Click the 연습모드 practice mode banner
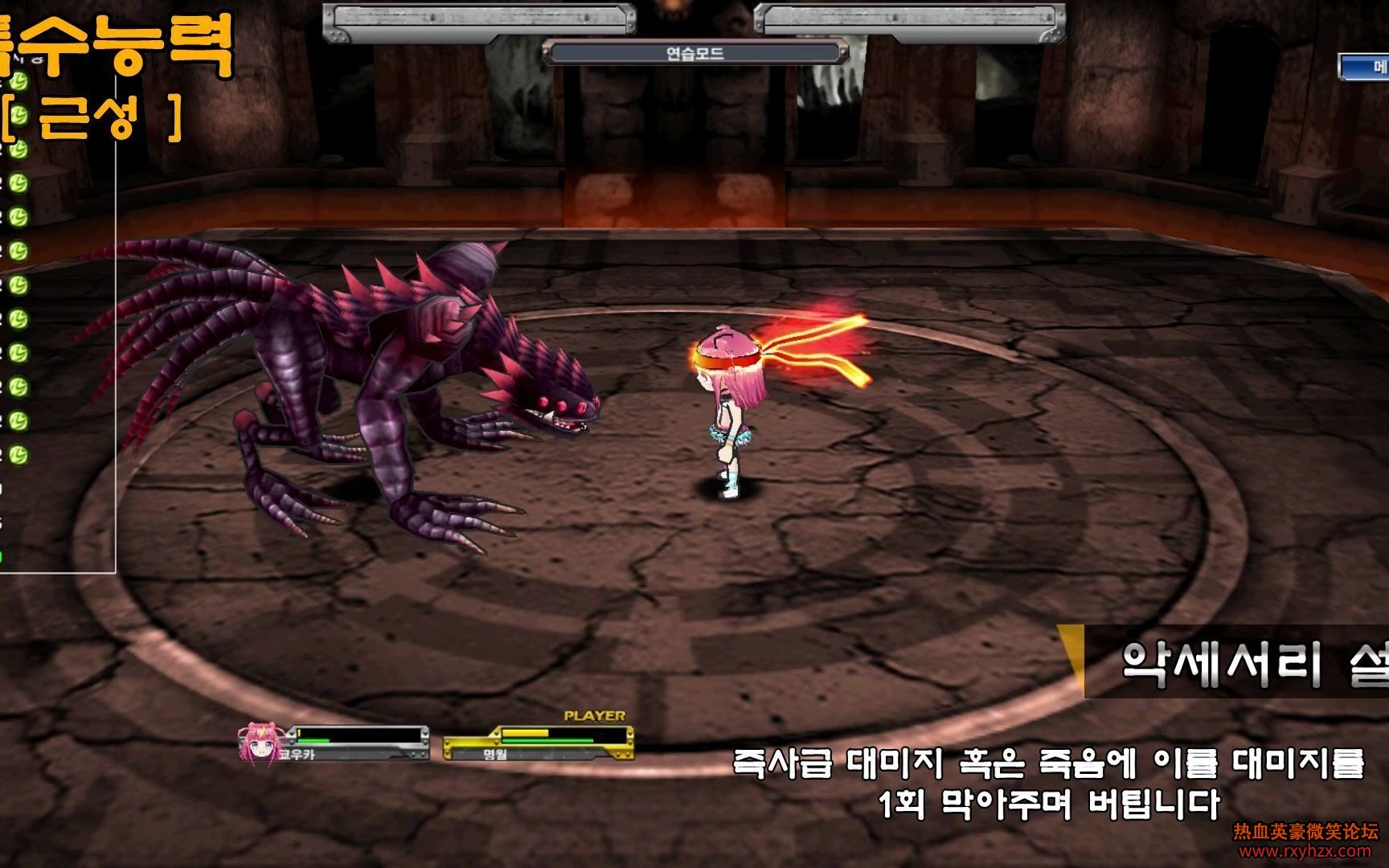The image size is (1389, 868). point(695,54)
